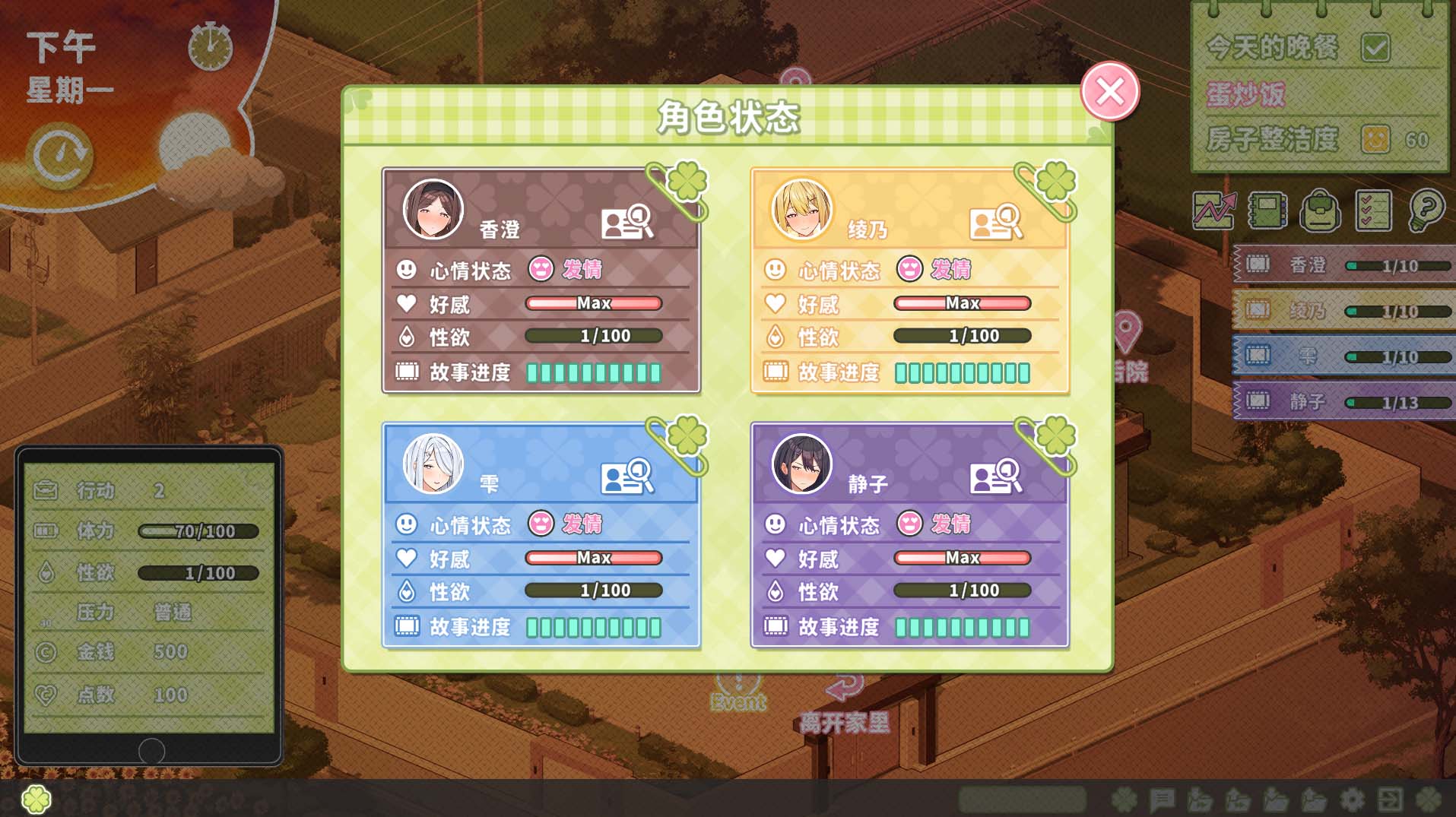Select 绫乃's tab on the right sidebar
This screenshot has height=817, width=1456.
pos(1343,310)
